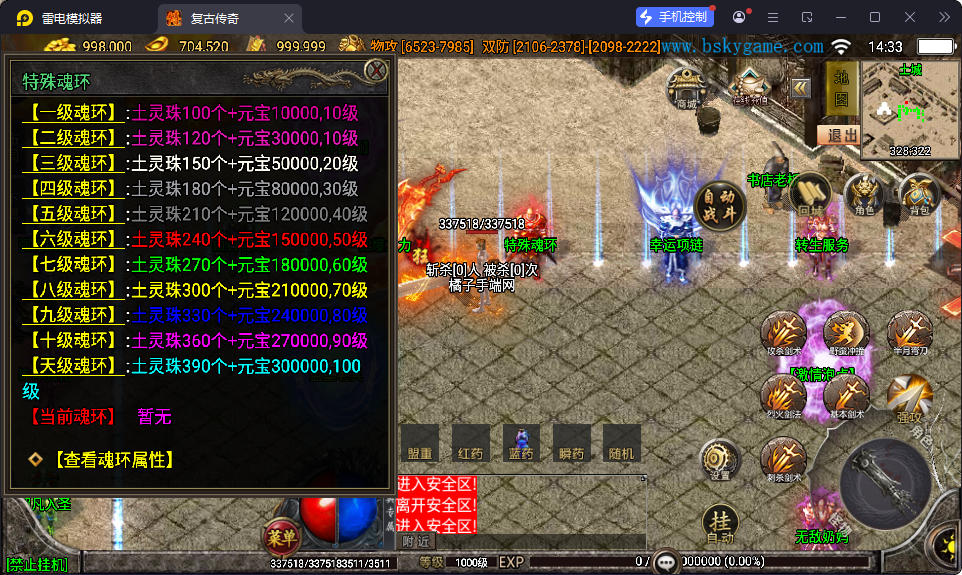Activate the 野蛮冲撞 skill
This screenshot has width=962, height=575.
point(846,333)
